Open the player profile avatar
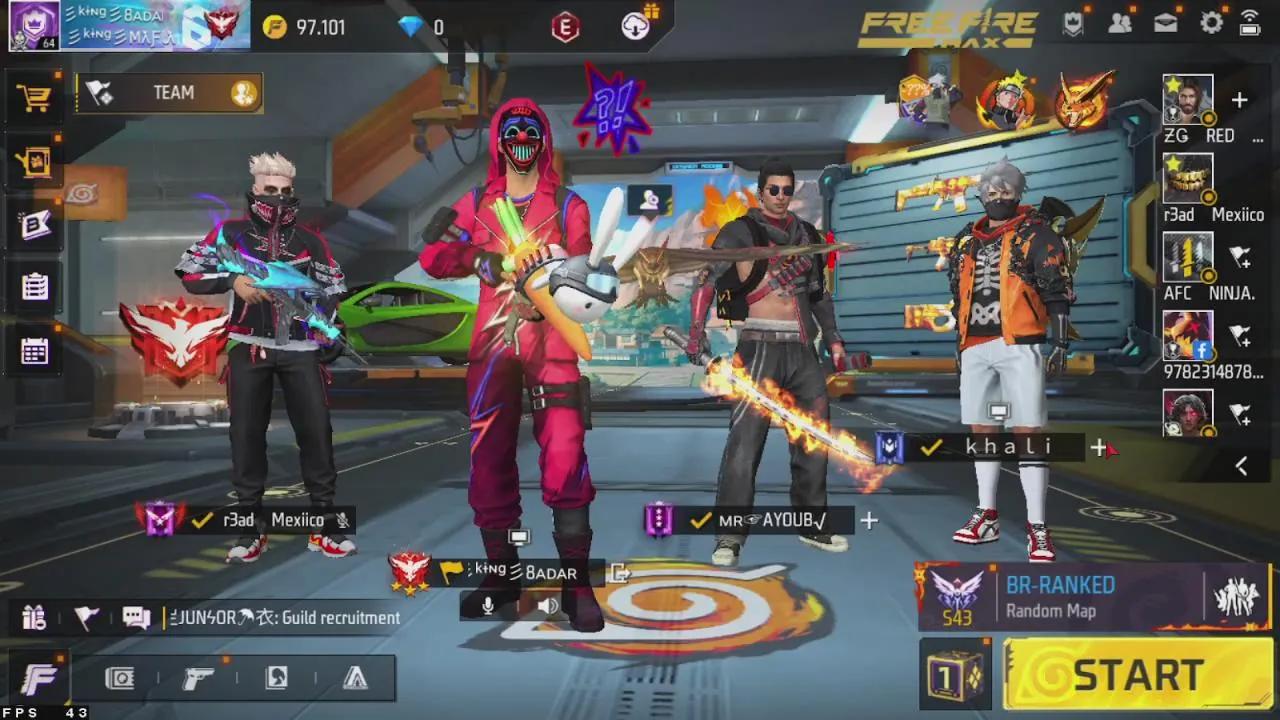The height and width of the screenshot is (720, 1280). click(33, 25)
